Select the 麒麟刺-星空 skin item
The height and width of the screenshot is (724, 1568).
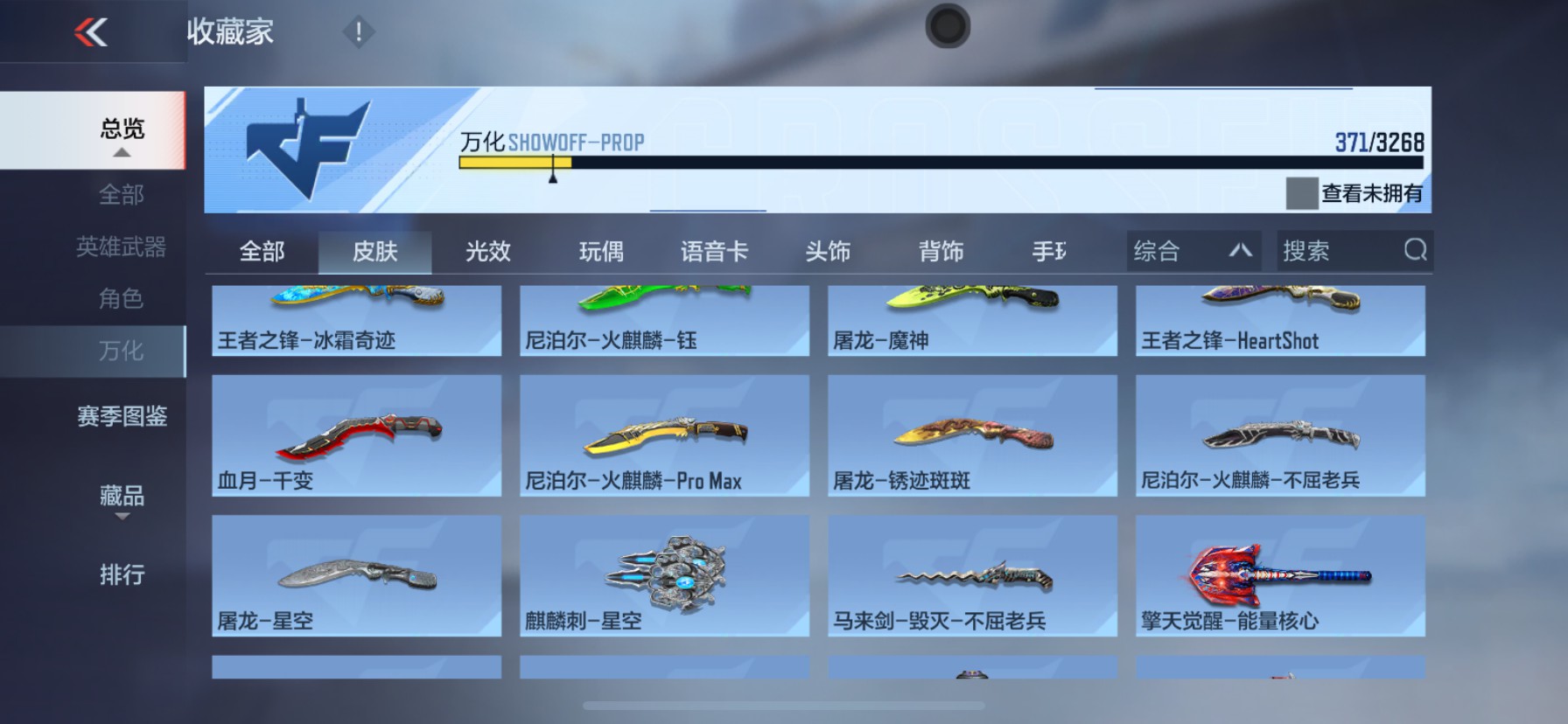(663, 577)
